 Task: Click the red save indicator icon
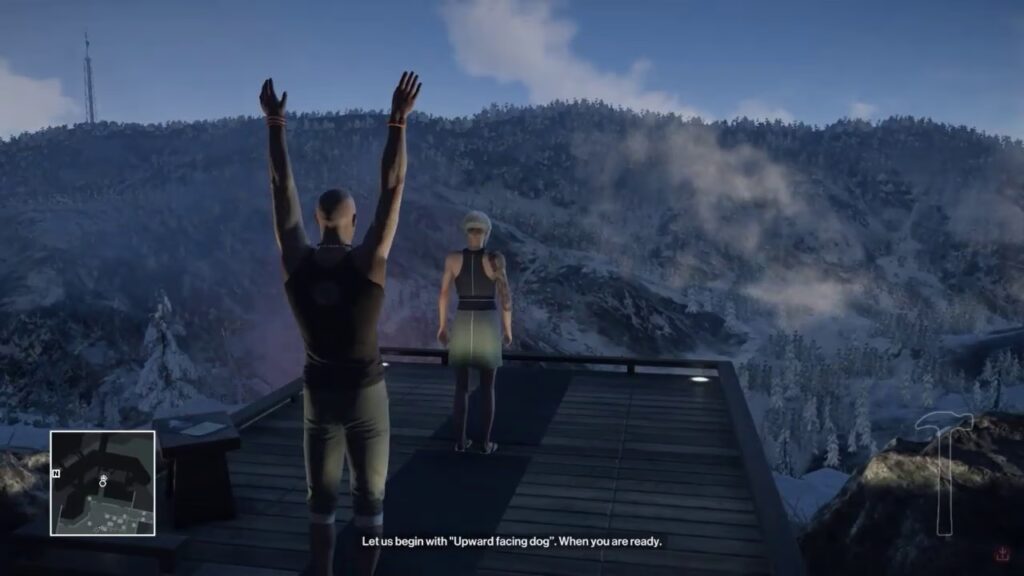1001,553
